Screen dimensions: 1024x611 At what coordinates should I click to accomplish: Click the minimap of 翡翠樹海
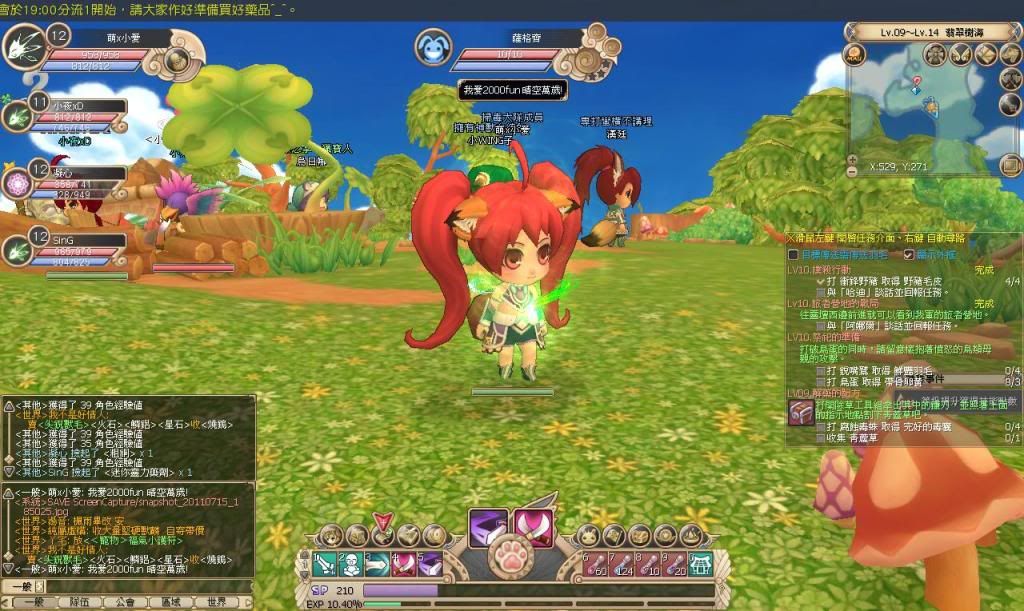[920, 110]
